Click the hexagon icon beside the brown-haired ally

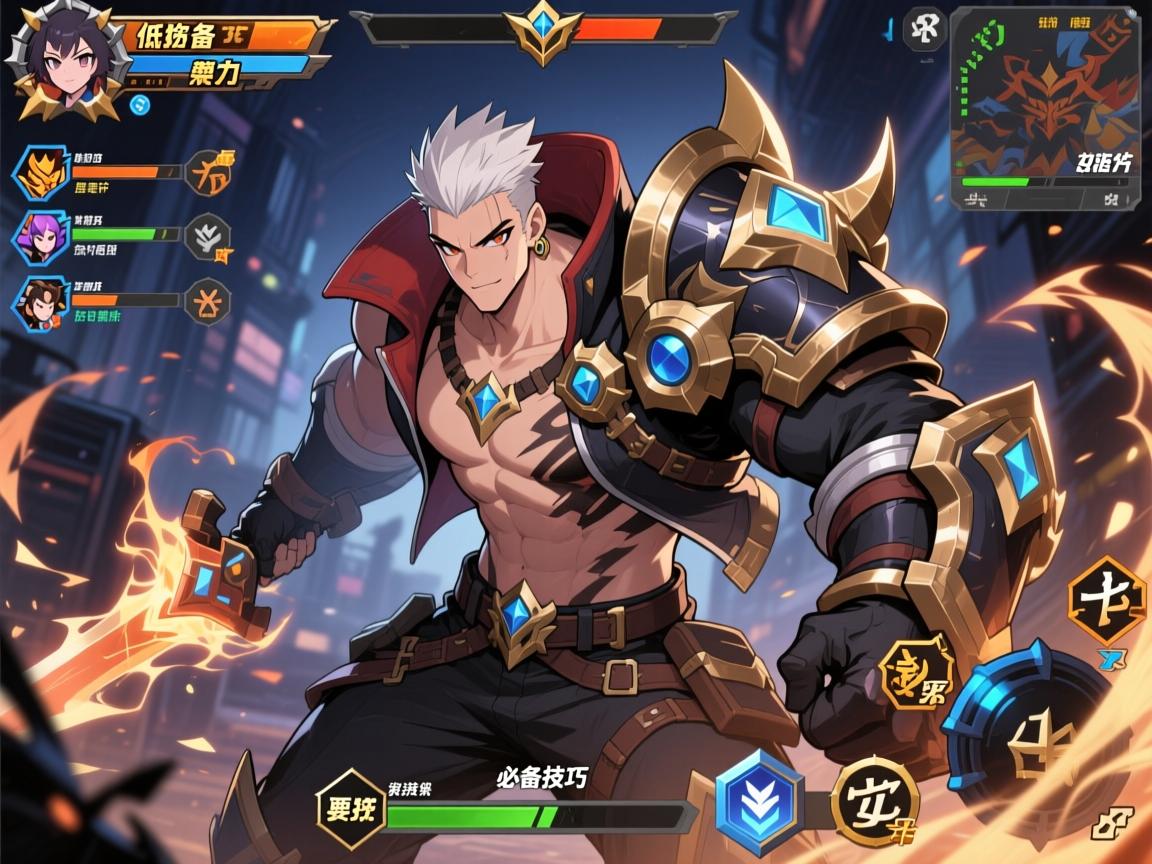click(x=208, y=301)
